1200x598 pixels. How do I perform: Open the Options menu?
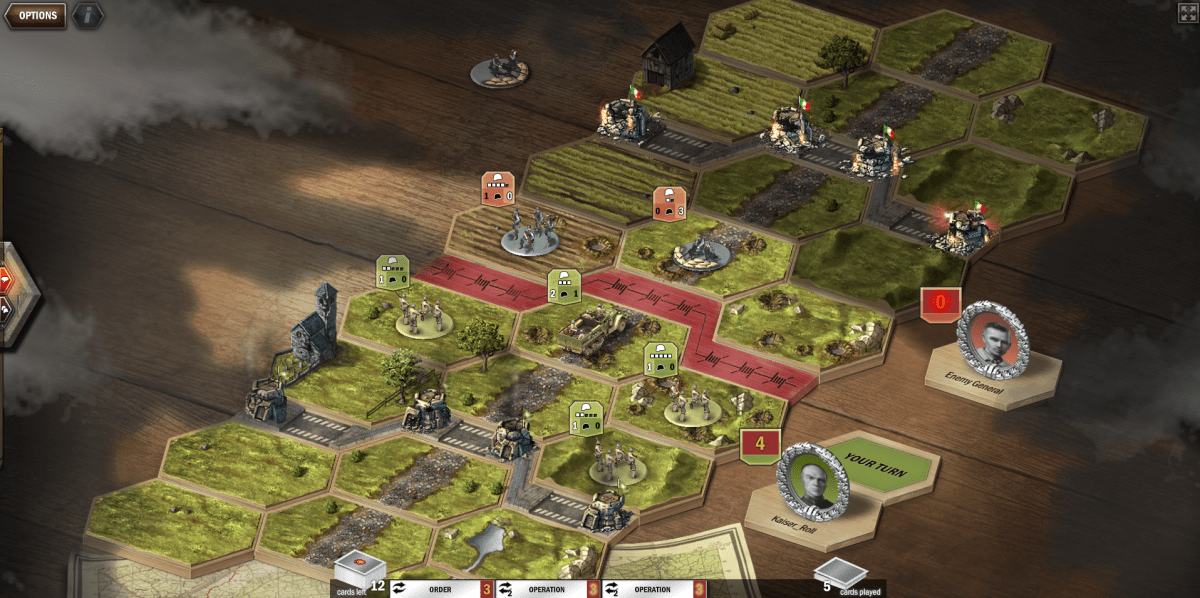pos(37,15)
